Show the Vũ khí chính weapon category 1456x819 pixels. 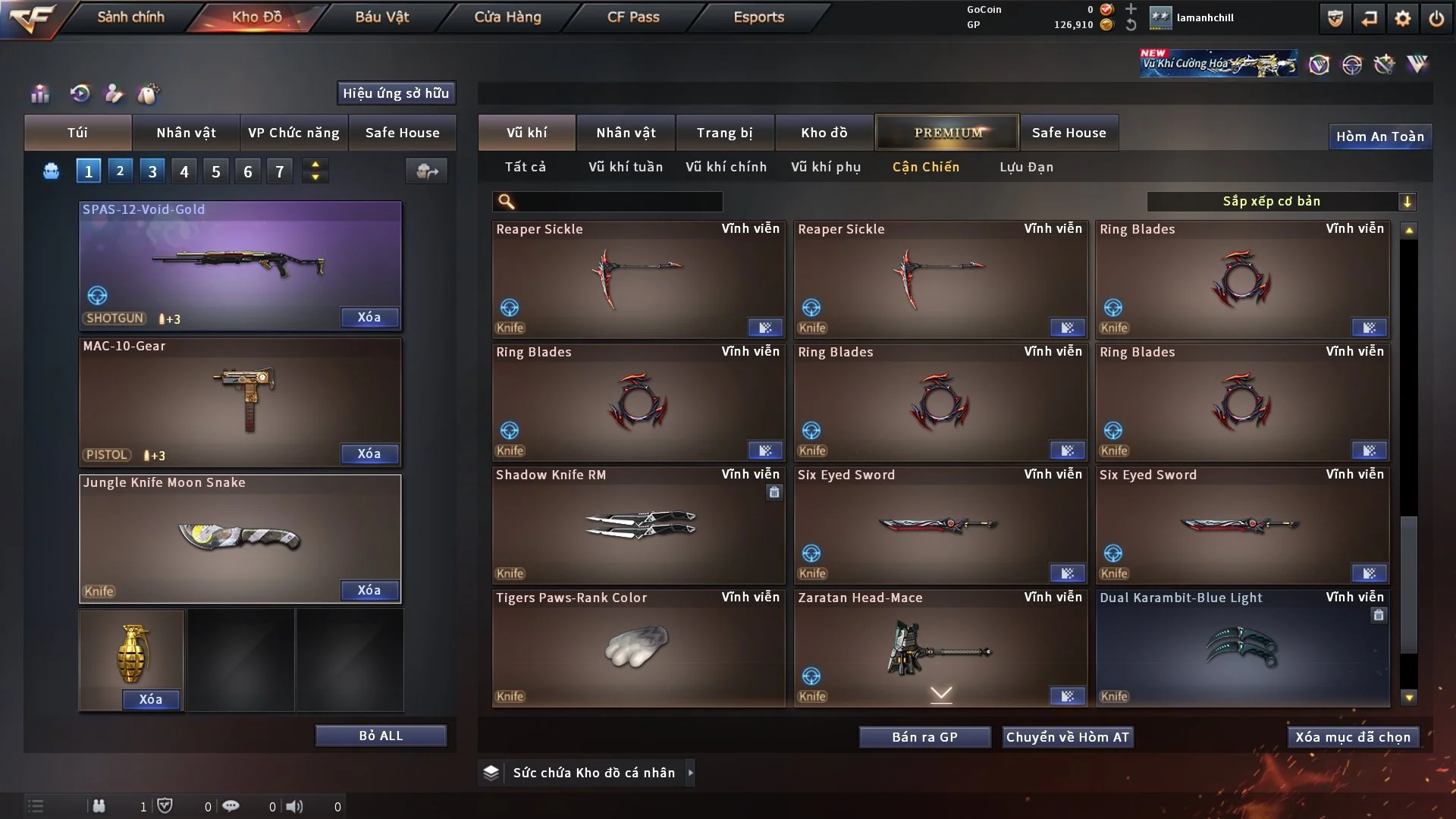tap(726, 167)
